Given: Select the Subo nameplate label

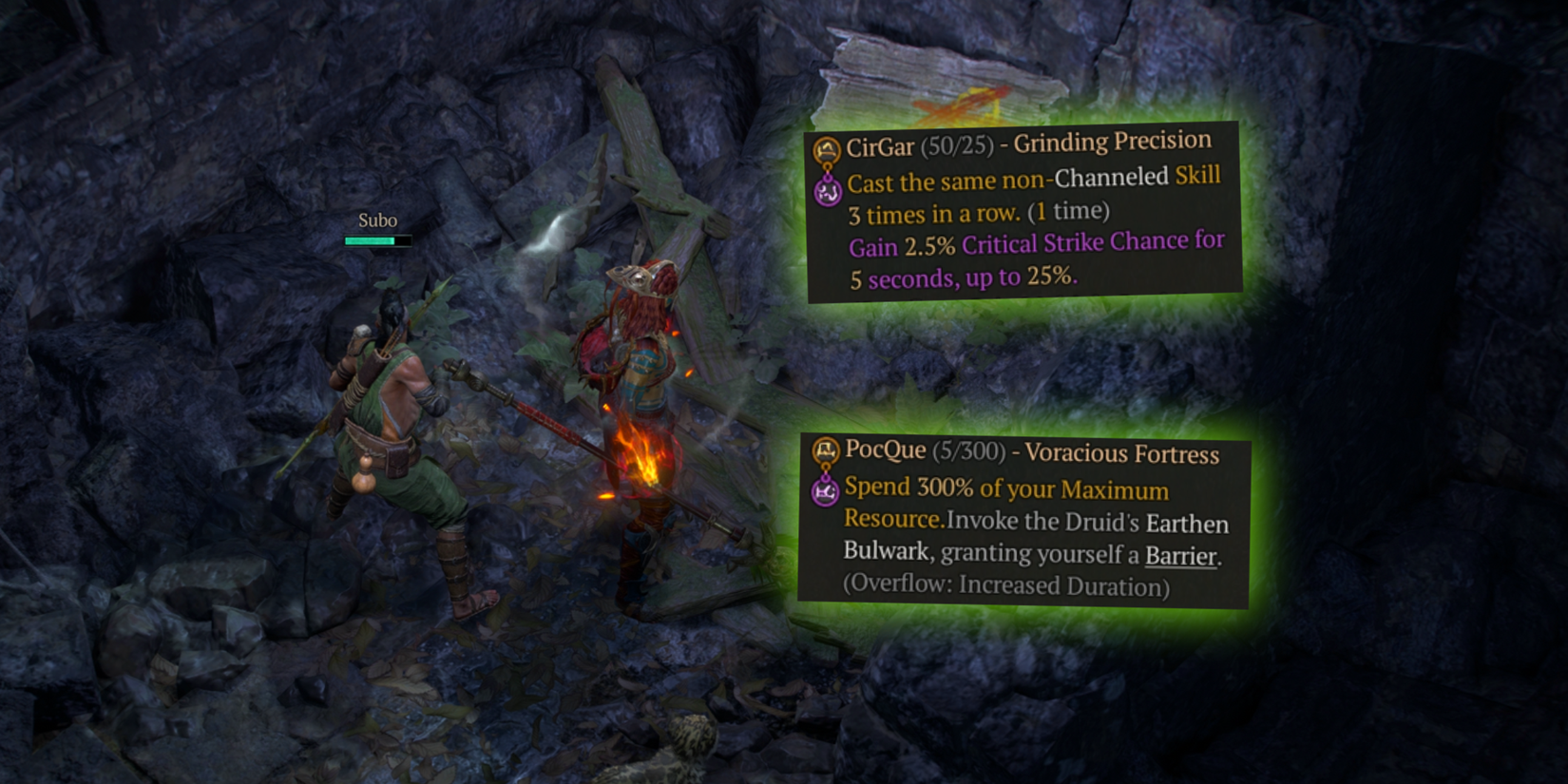Looking at the screenshot, I should pos(376,220).
